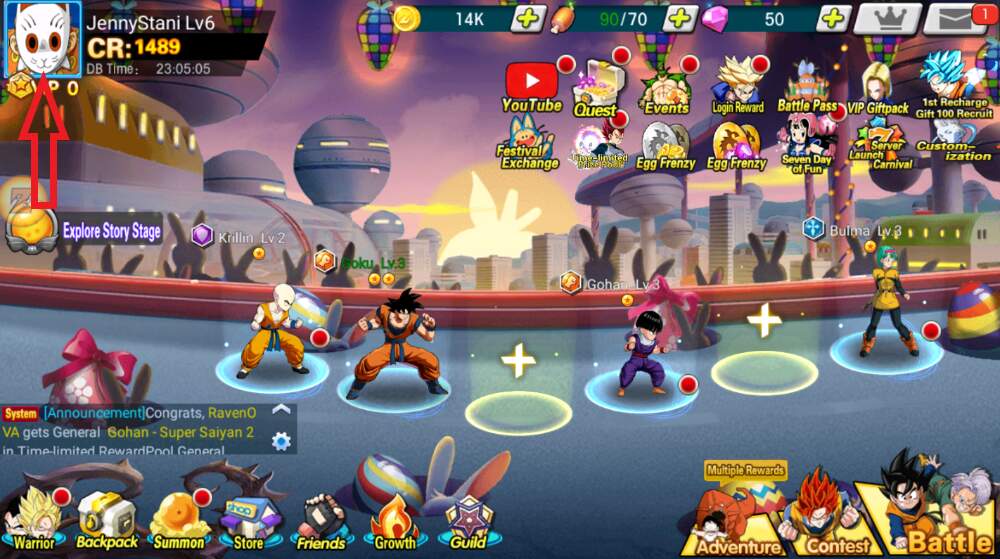Open chat settings gear icon

click(282, 441)
